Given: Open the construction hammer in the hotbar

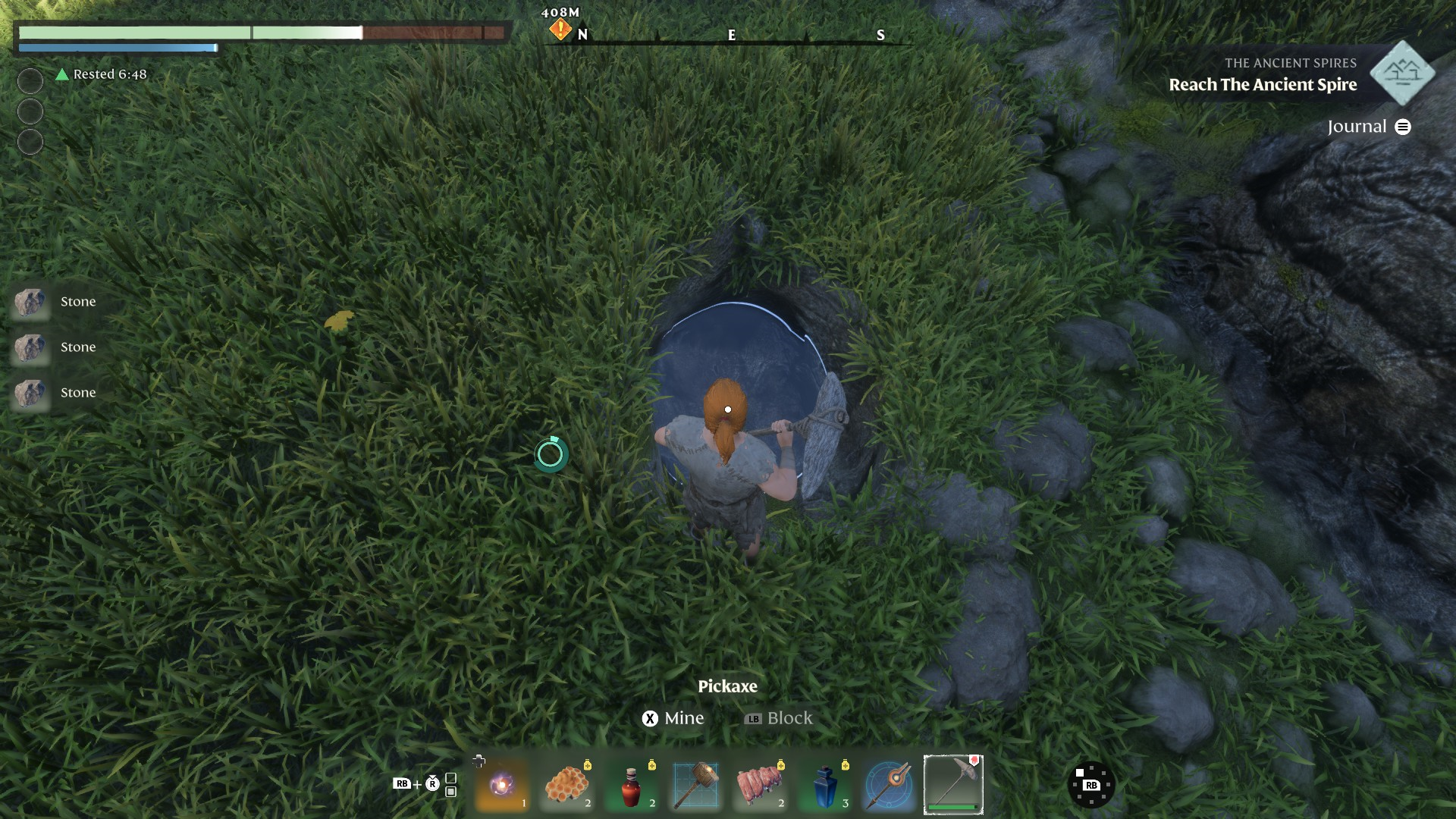Looking at the screenshot, I should click(x=695, y=784).
